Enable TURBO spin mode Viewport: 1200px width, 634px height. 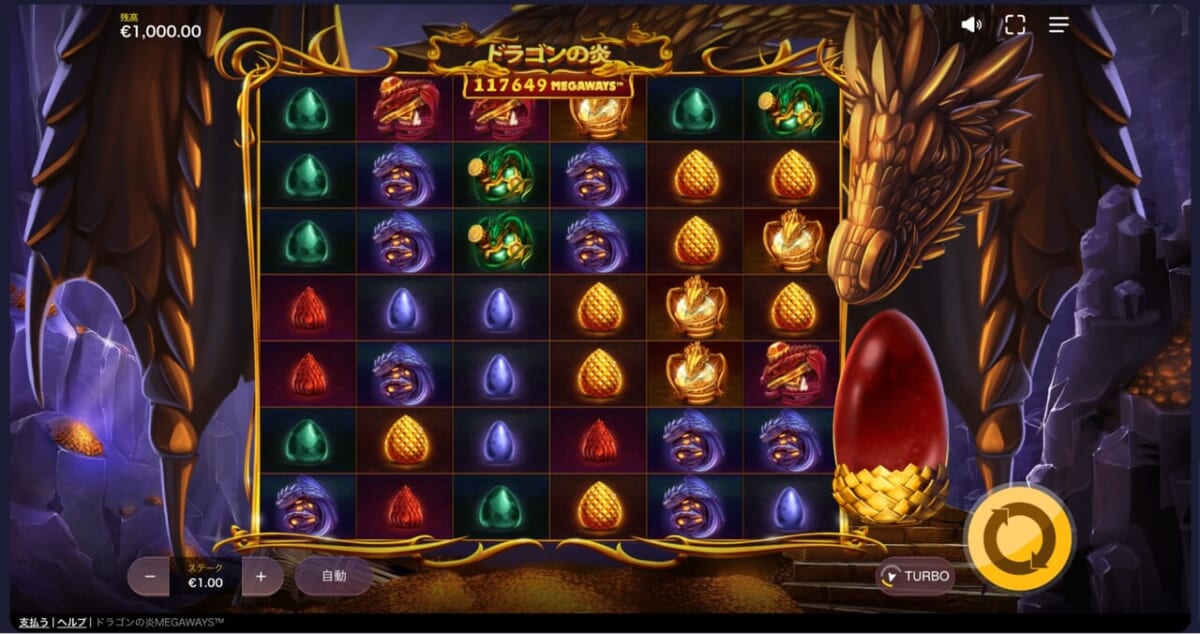coord(915,576)
